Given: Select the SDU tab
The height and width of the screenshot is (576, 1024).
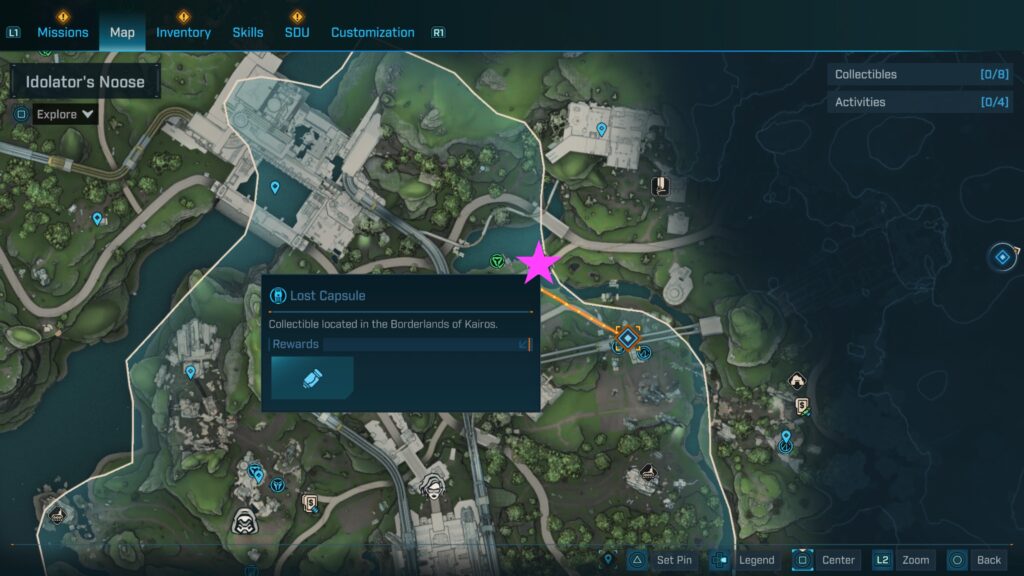Looking at the screenshot, I should 297,32.
